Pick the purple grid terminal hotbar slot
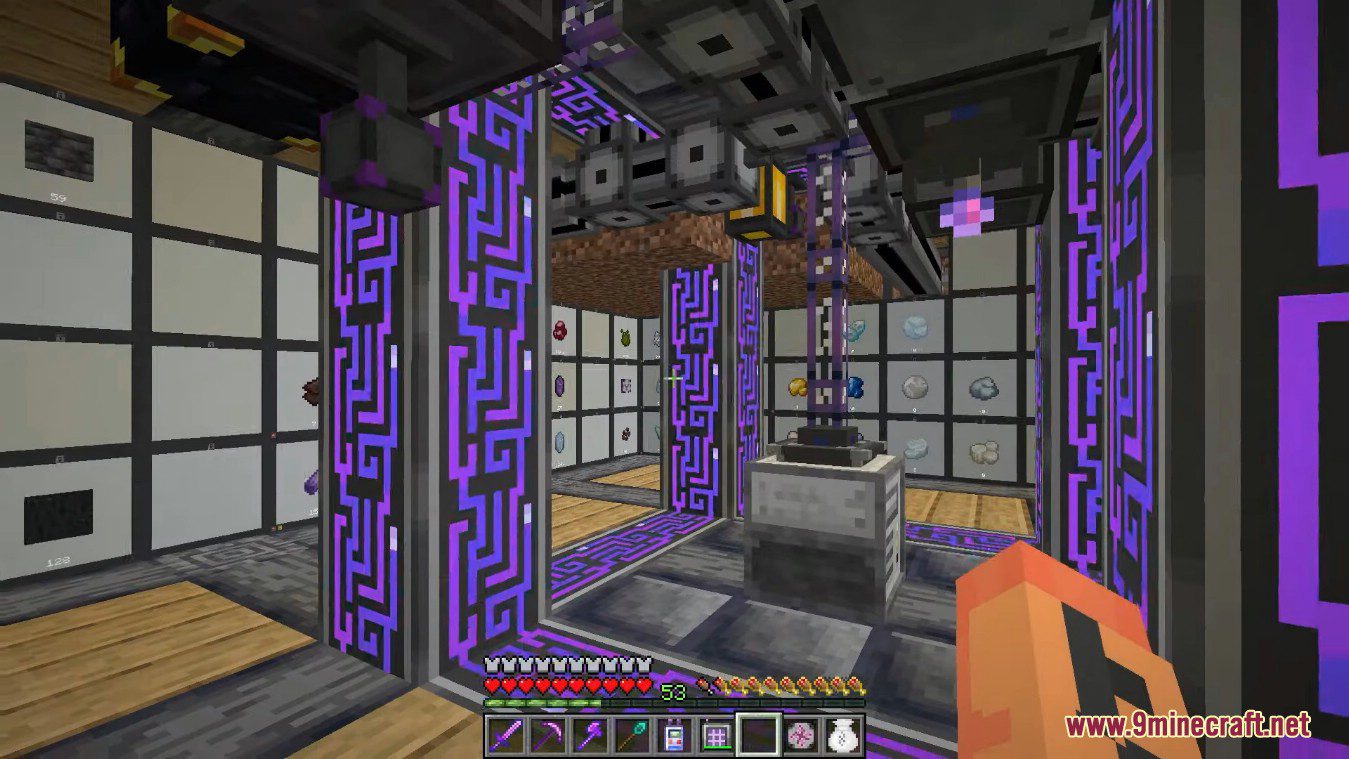1349x759 pixels. click(x=714, y=736)
